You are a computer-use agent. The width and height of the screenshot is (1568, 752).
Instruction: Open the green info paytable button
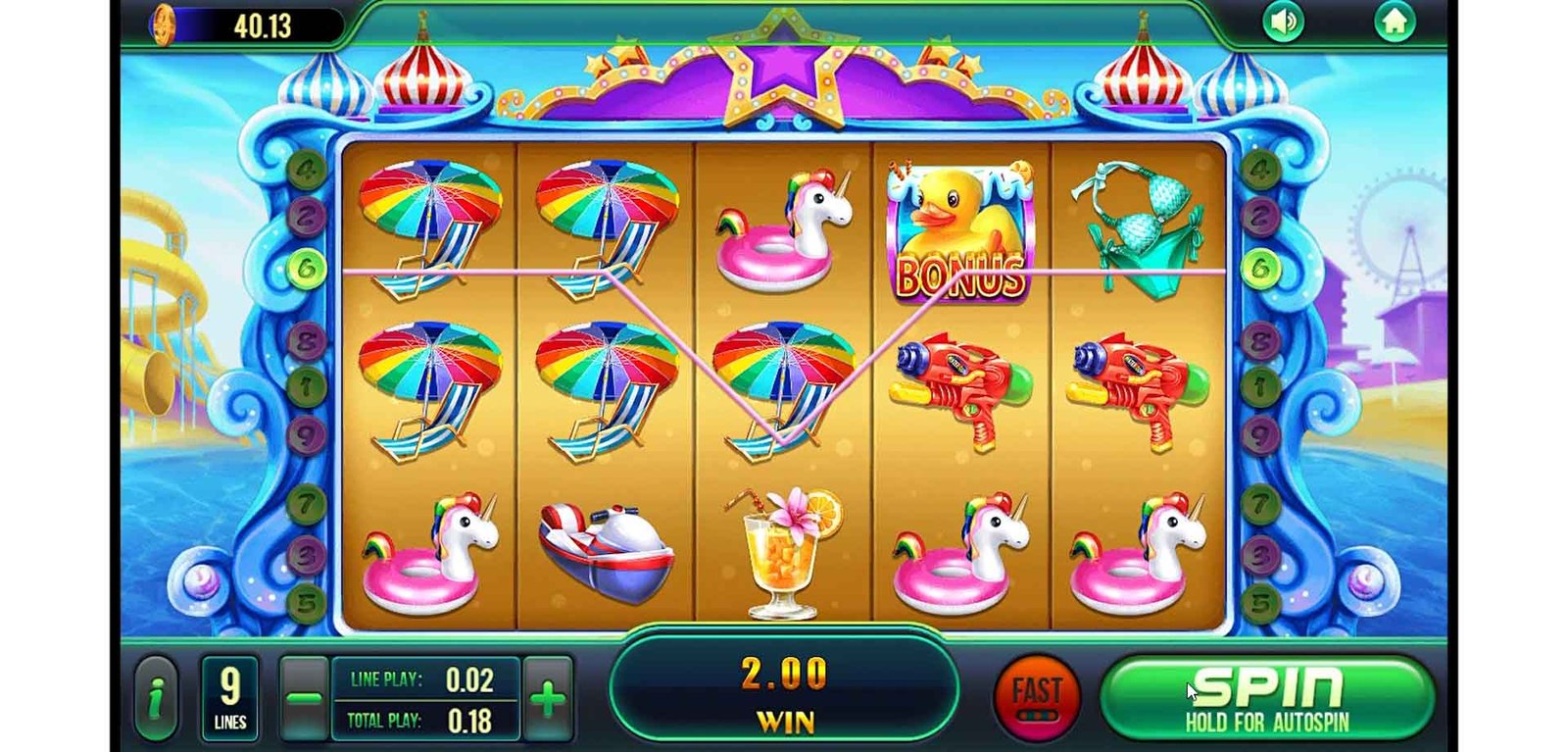click(156, 698)
